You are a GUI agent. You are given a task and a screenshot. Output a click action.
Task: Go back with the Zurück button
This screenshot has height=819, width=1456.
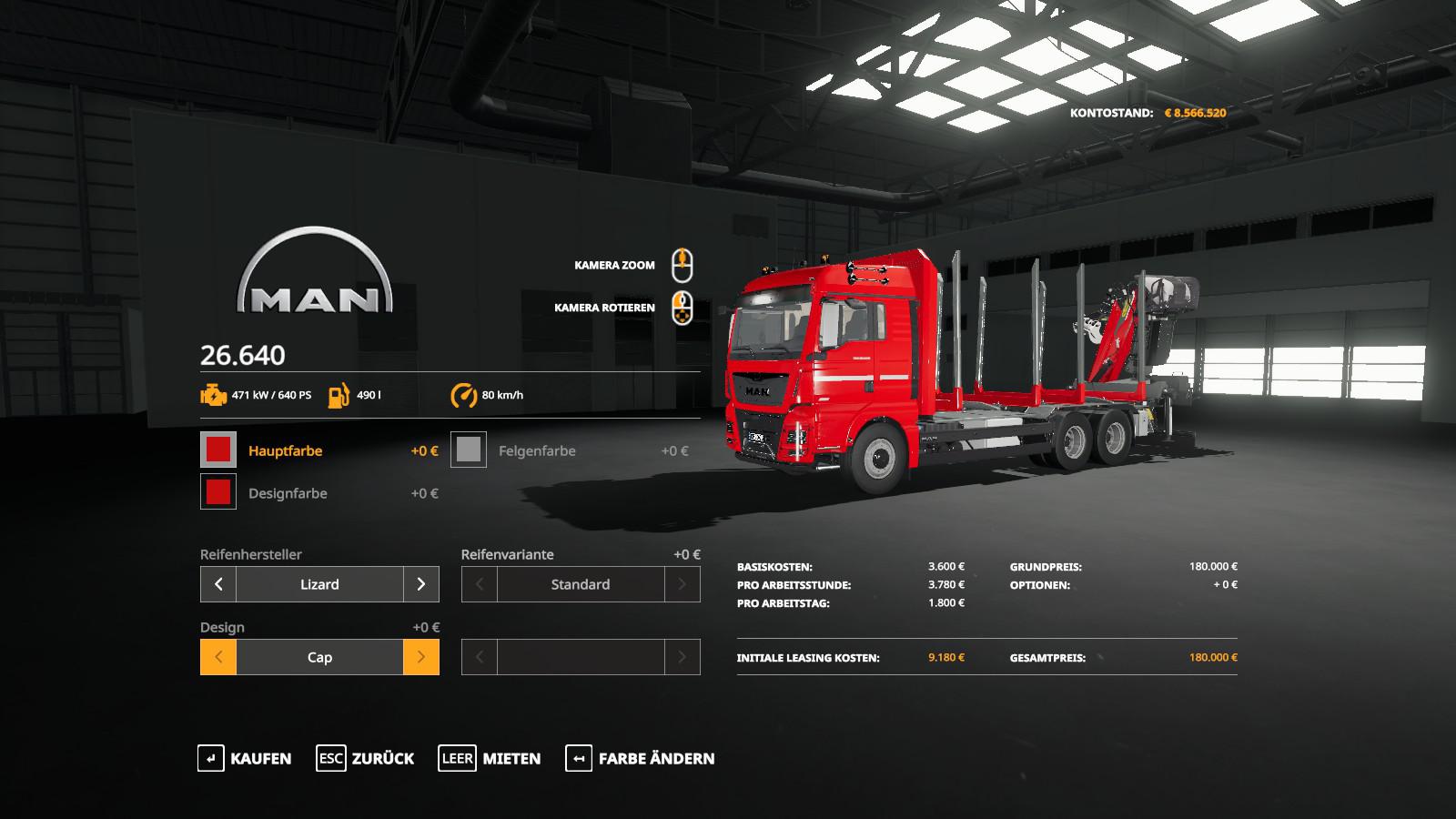(365, 758)
